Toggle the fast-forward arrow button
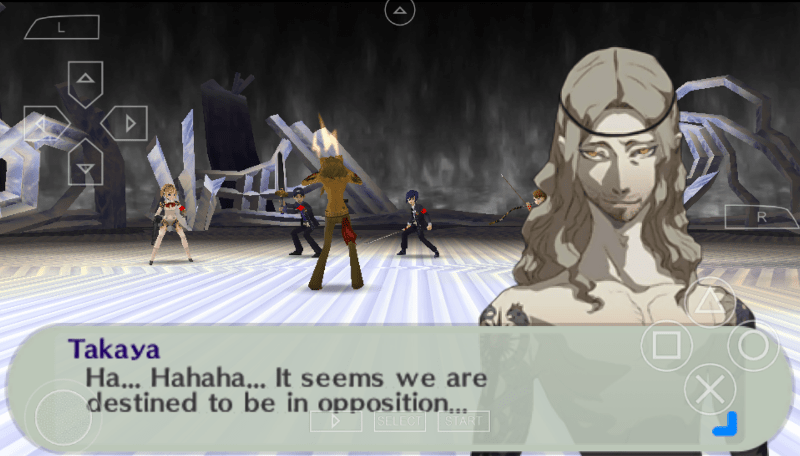 tap(336, 421)
